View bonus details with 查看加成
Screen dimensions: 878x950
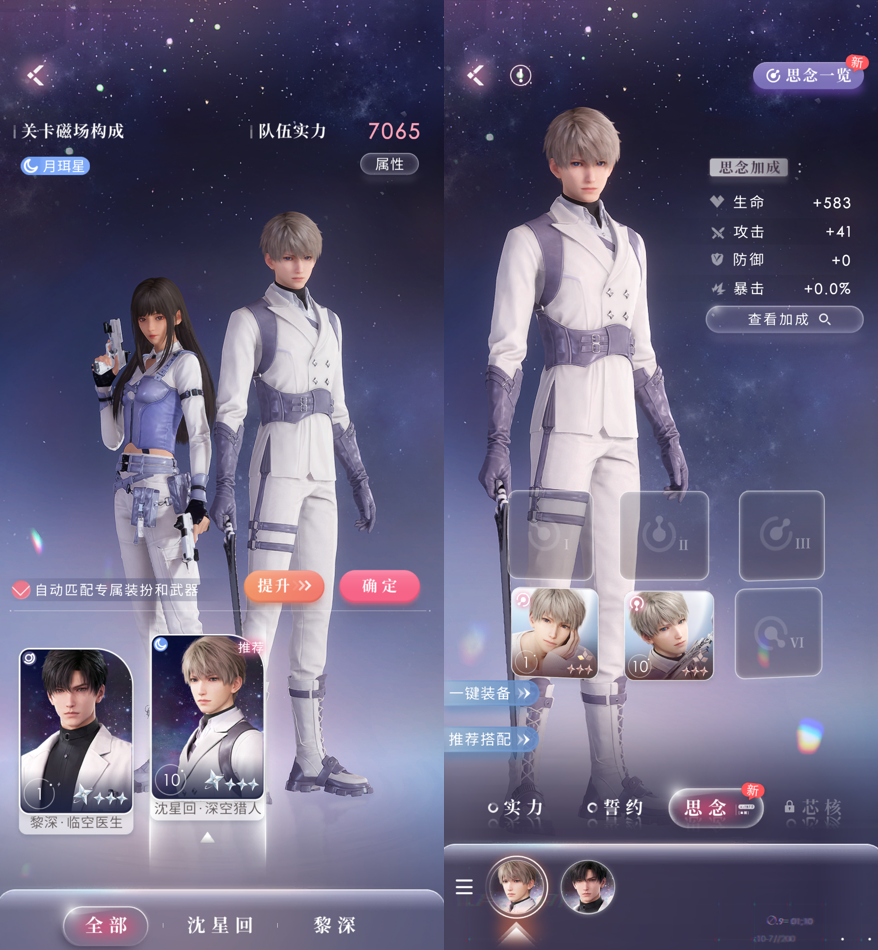[x=784, y=319]
